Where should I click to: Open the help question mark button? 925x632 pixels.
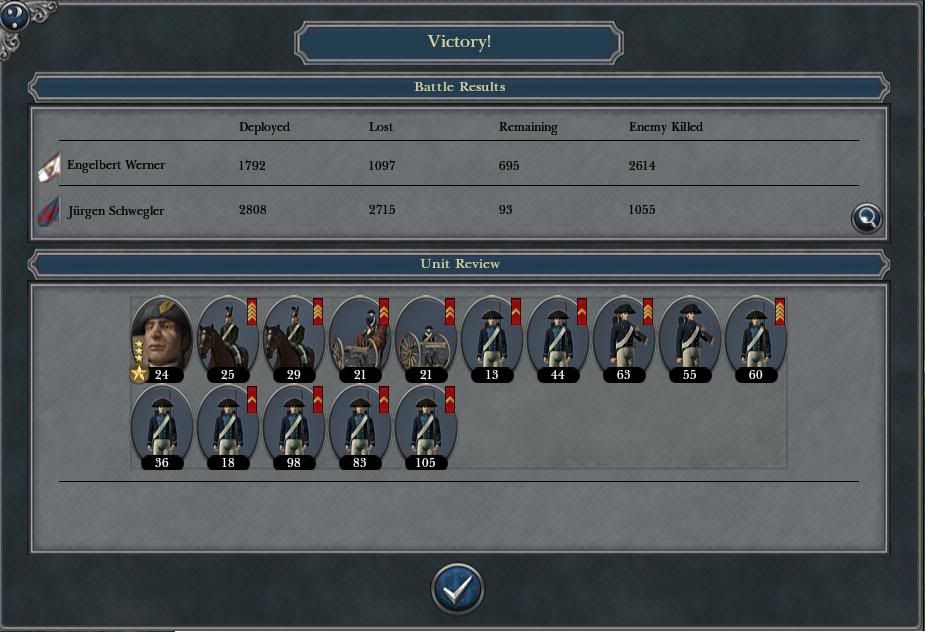click(15, 15)
